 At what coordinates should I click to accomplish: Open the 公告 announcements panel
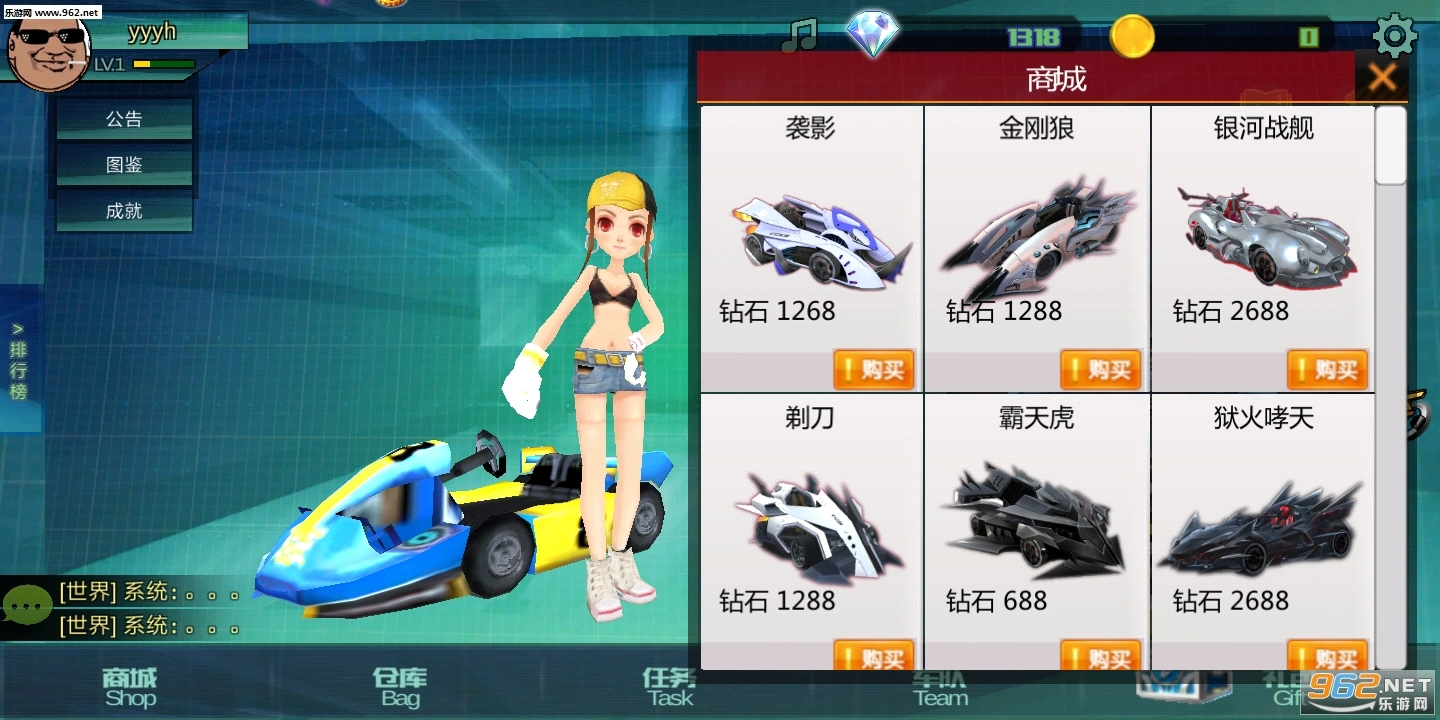pos(123,118)
